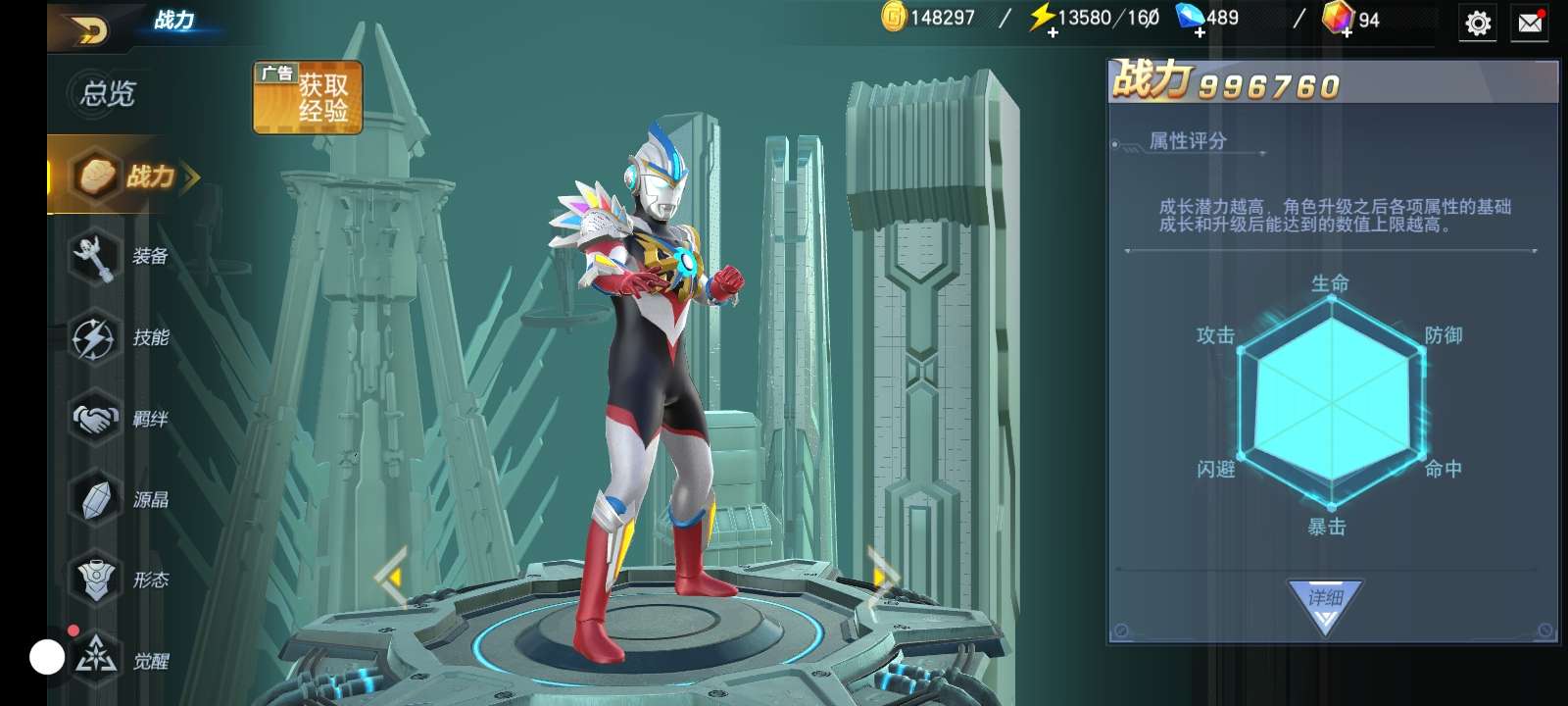Open the 羁绊 bonds tab
Image resolution: width=1568 pixels, height=706 pixels.
(122, 420)
